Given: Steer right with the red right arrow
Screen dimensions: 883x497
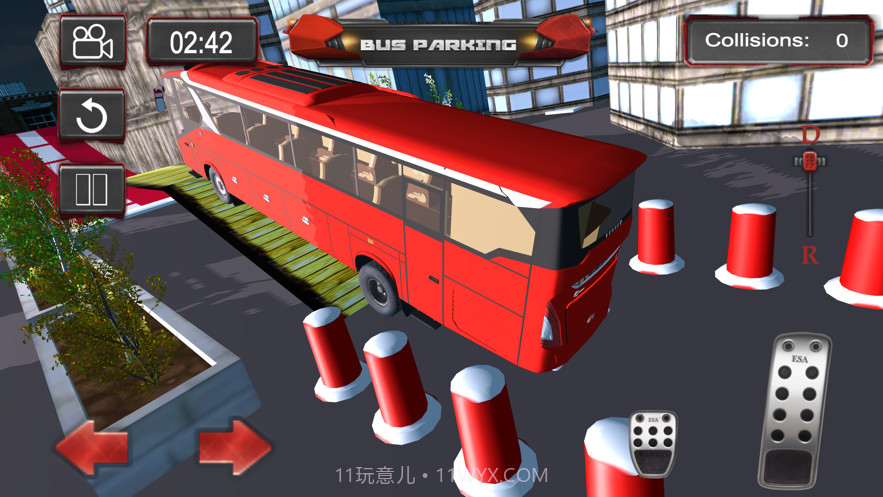Looking at the screenshot, I should point(235,447).
